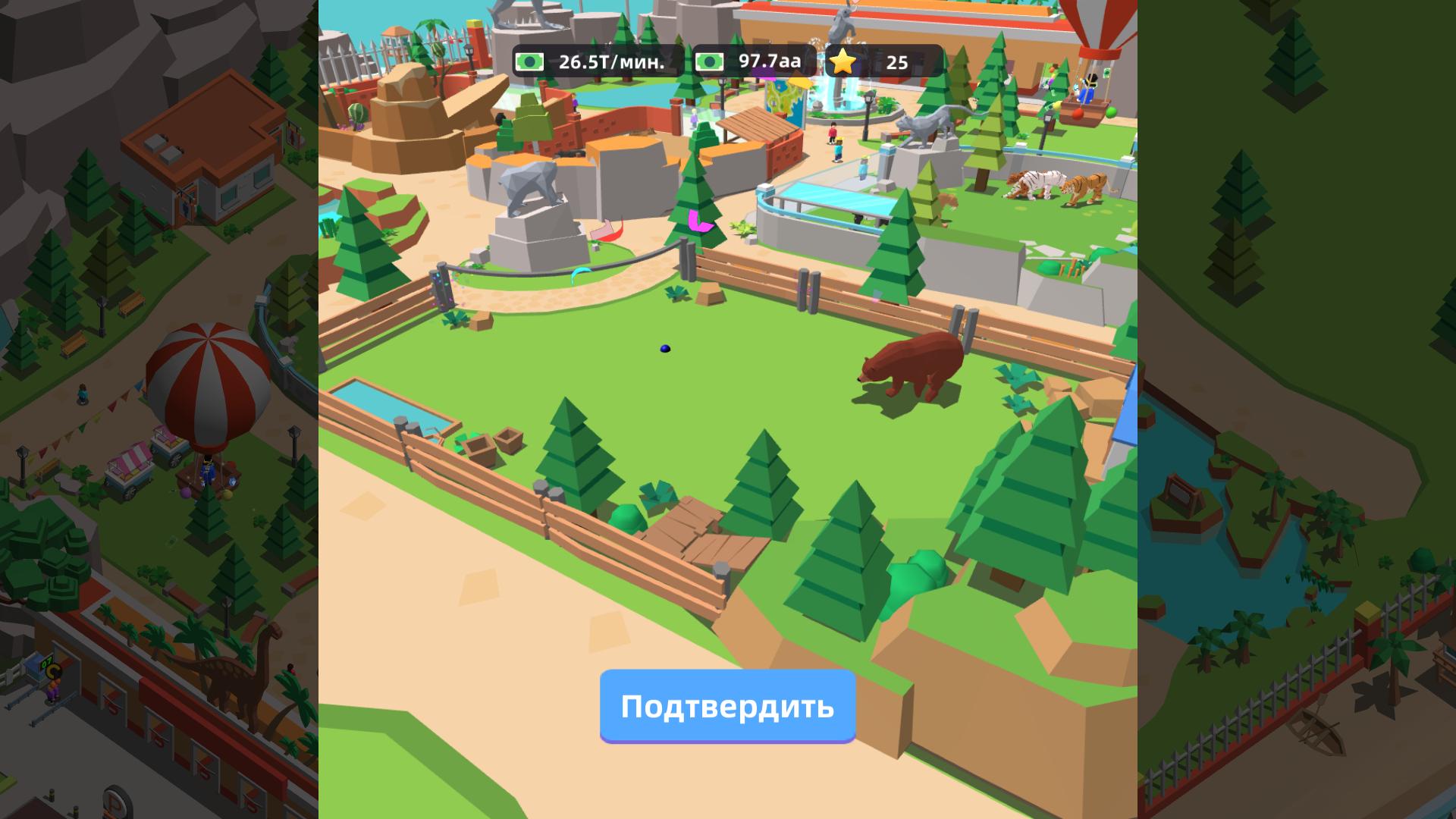Tap the elephant statue at the top edge
1456x819 pixels.
pyautogui.click(x=842, y=19)
